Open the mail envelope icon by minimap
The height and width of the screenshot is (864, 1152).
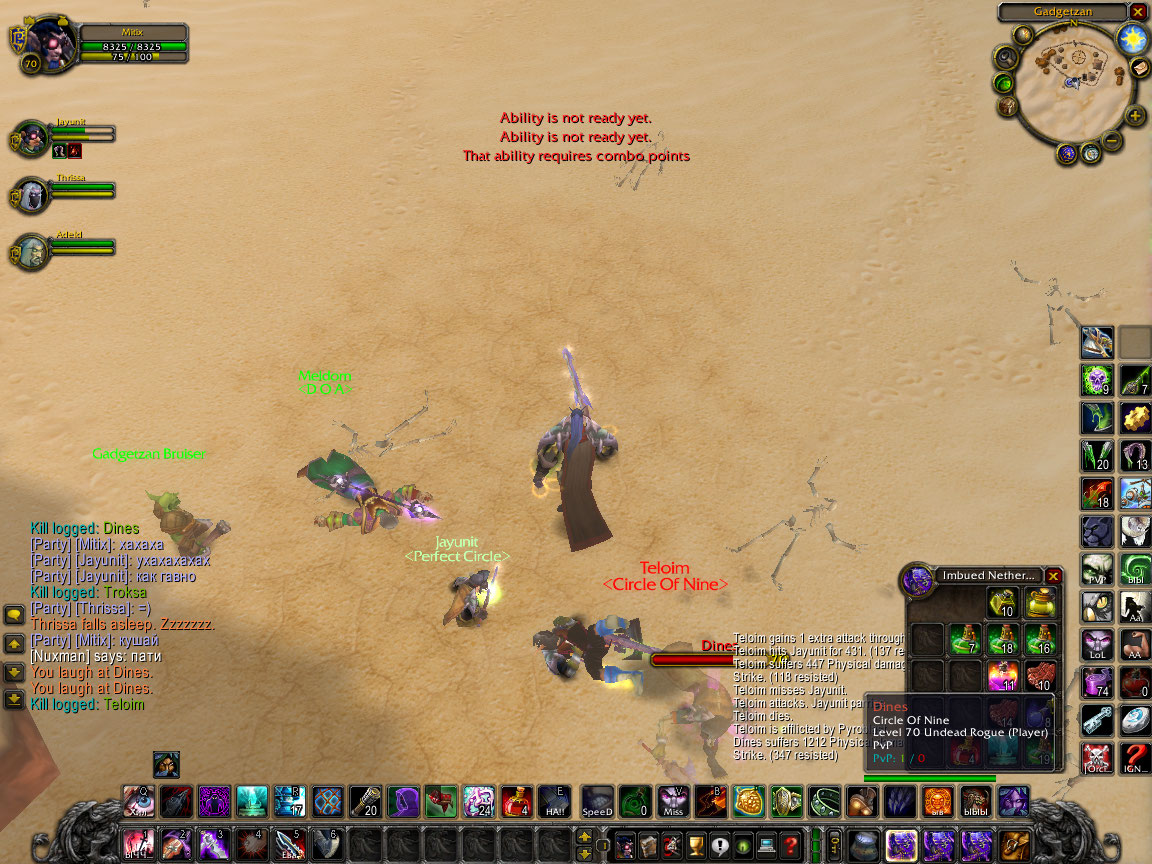(1140, 67)
